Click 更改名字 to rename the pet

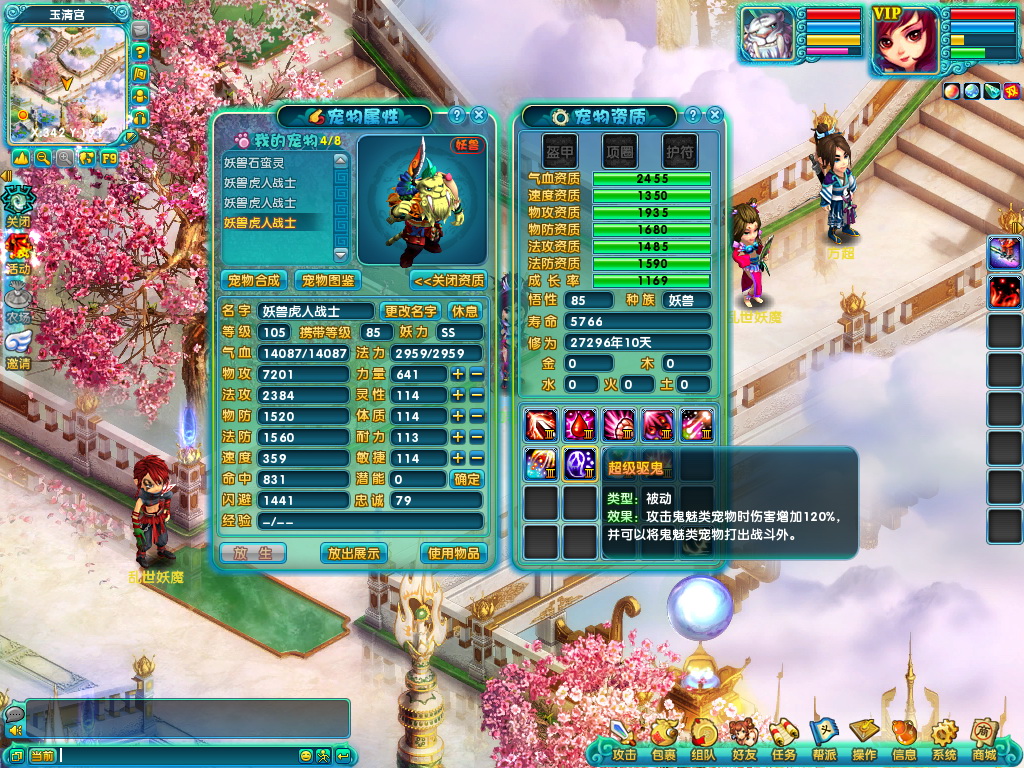click(x=411, y=312)
